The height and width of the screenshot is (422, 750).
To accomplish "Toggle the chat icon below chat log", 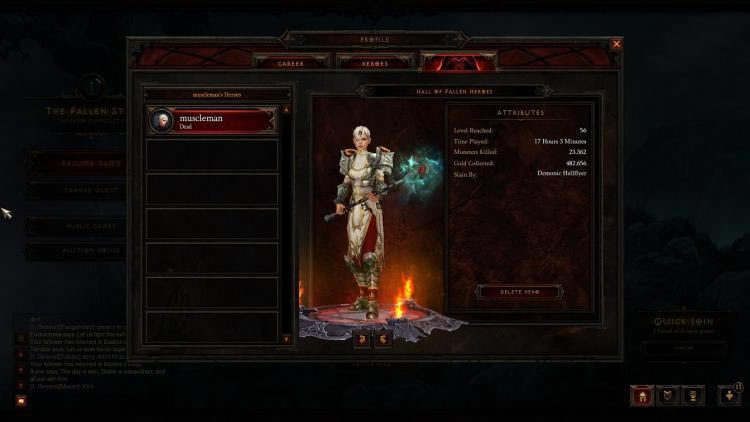I will [20, 399].
